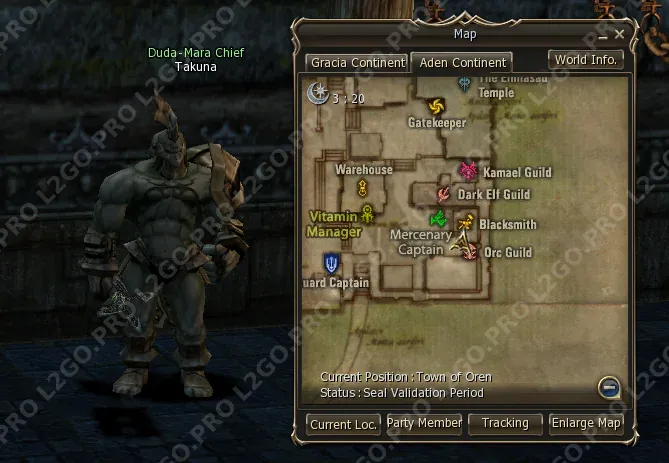Select the Dark Elf Guild marker
The height and width of the screenshot is (463, 669).
pos(443,193)
